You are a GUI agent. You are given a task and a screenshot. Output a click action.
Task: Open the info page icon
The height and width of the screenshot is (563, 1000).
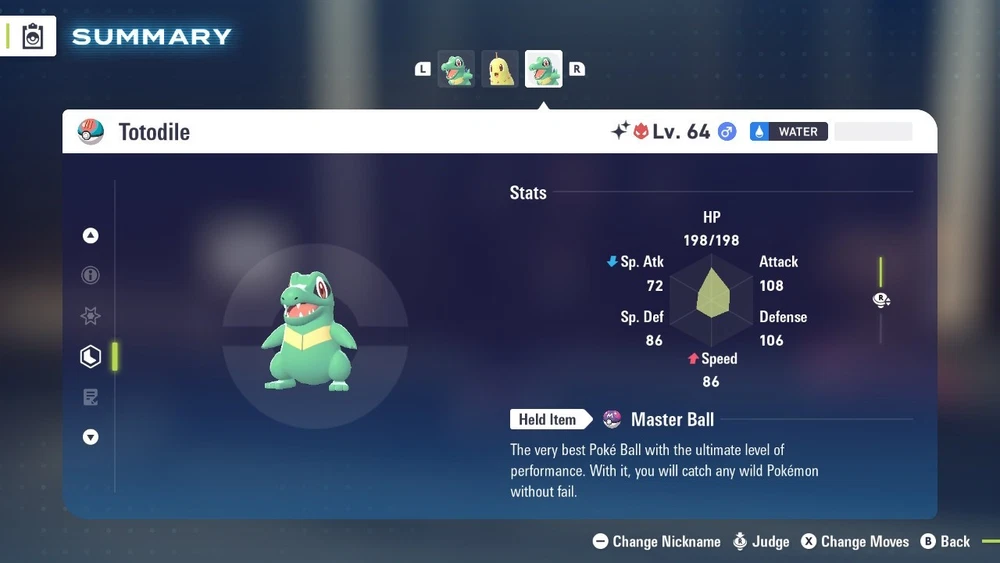[x=91, y=276]
